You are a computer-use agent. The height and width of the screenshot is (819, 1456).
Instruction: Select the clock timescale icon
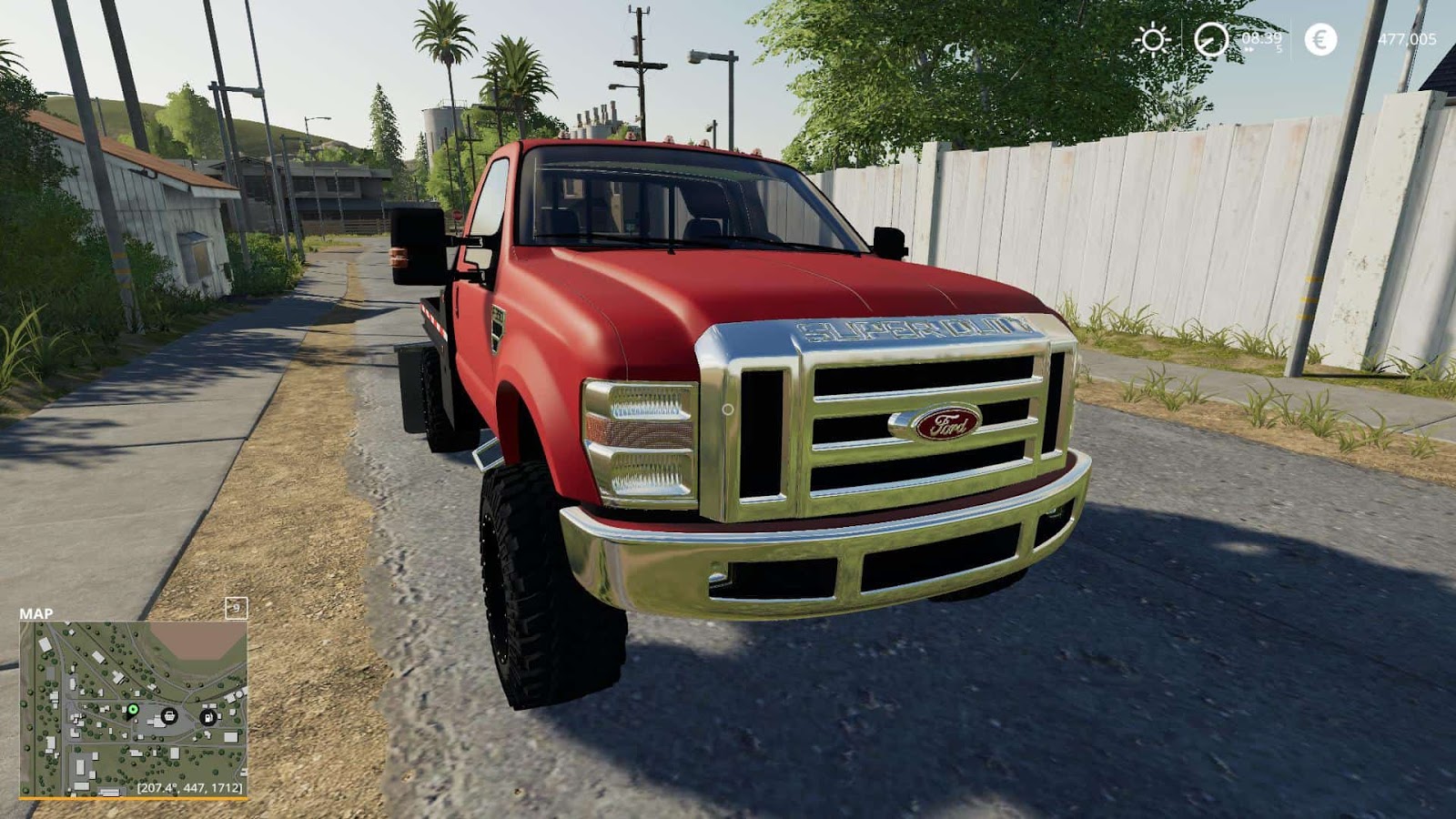[x=1211, y=39]
